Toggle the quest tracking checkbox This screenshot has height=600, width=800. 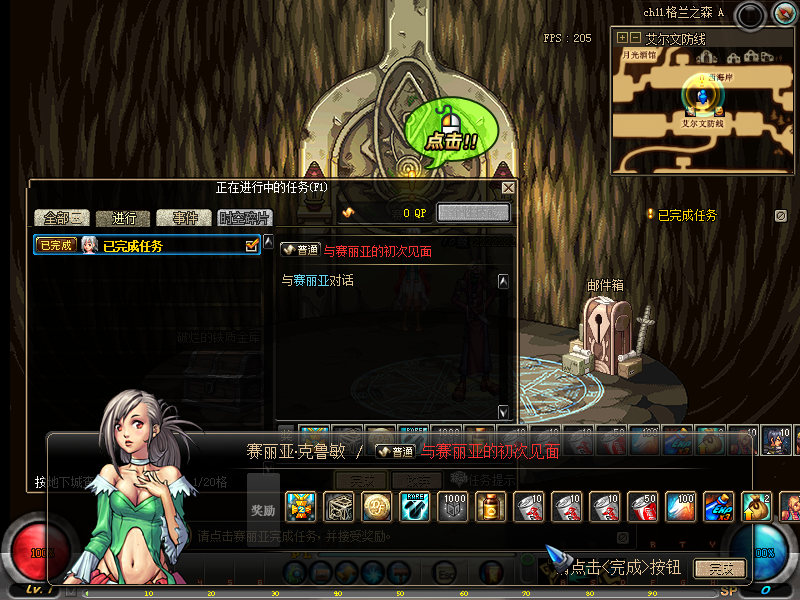252,245
